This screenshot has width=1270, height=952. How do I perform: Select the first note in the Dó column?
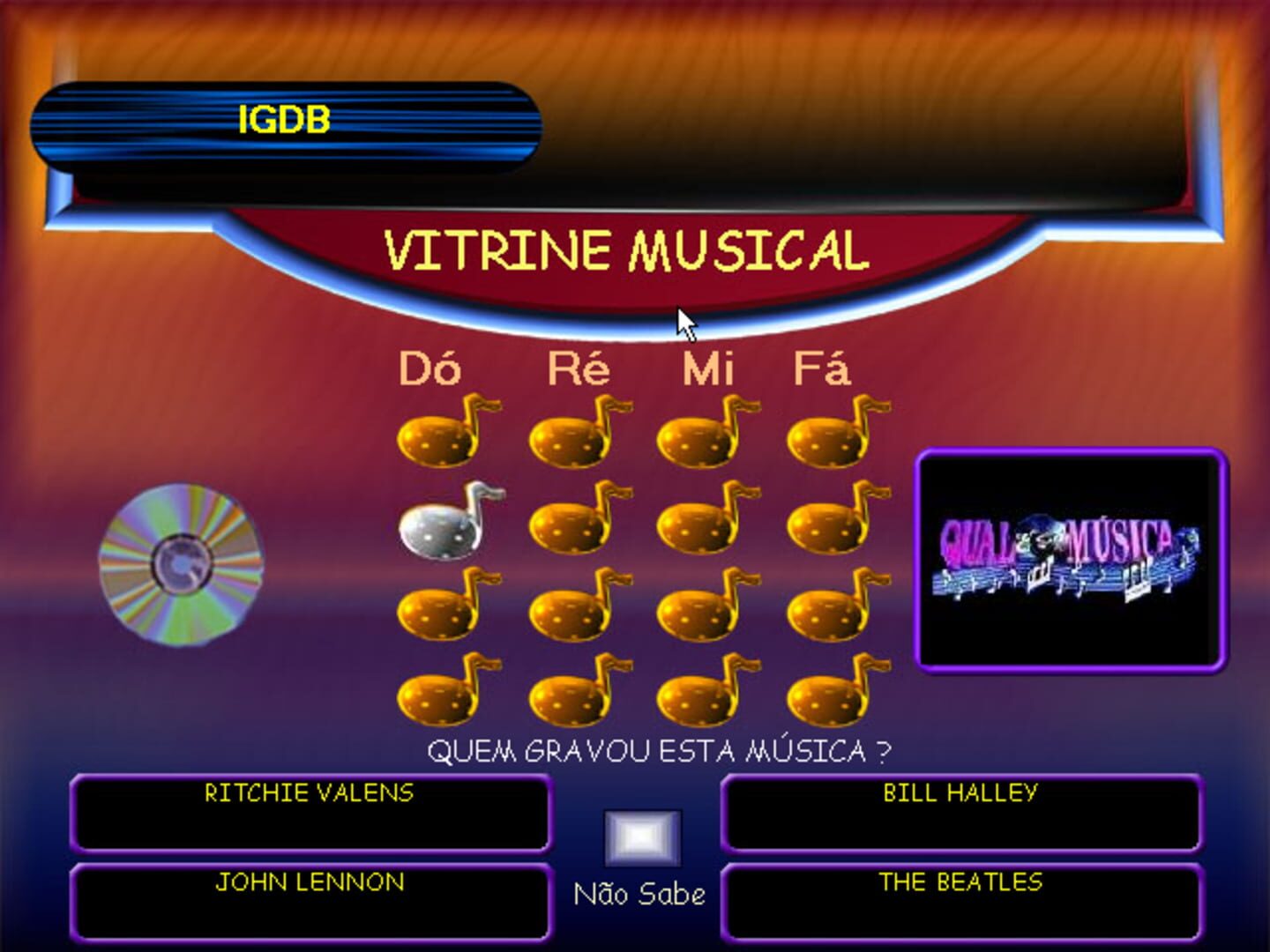[438, 436]
